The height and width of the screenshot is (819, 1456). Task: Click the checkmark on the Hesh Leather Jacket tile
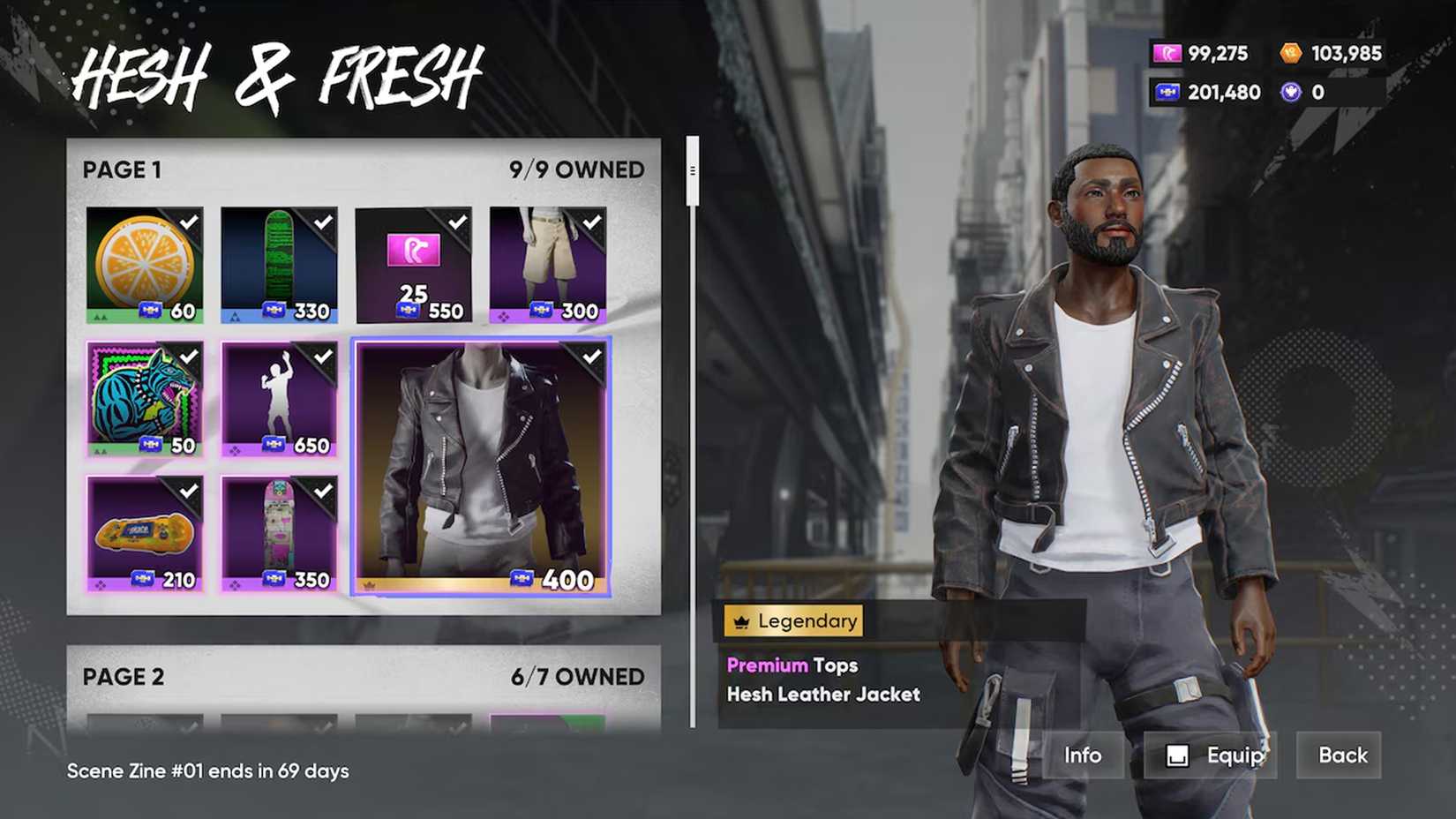point(591,354)
